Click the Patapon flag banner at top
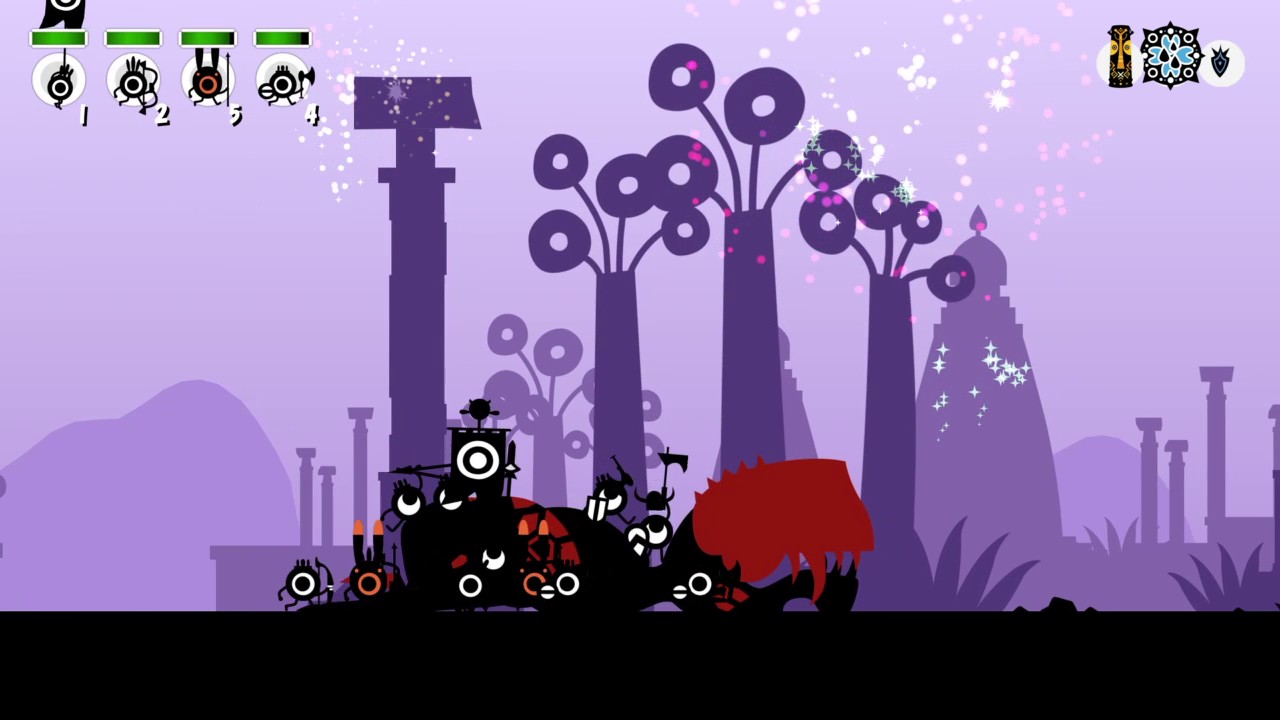Screen dimensions: 1280x720 pyautogui.click(x=64, y=12)
